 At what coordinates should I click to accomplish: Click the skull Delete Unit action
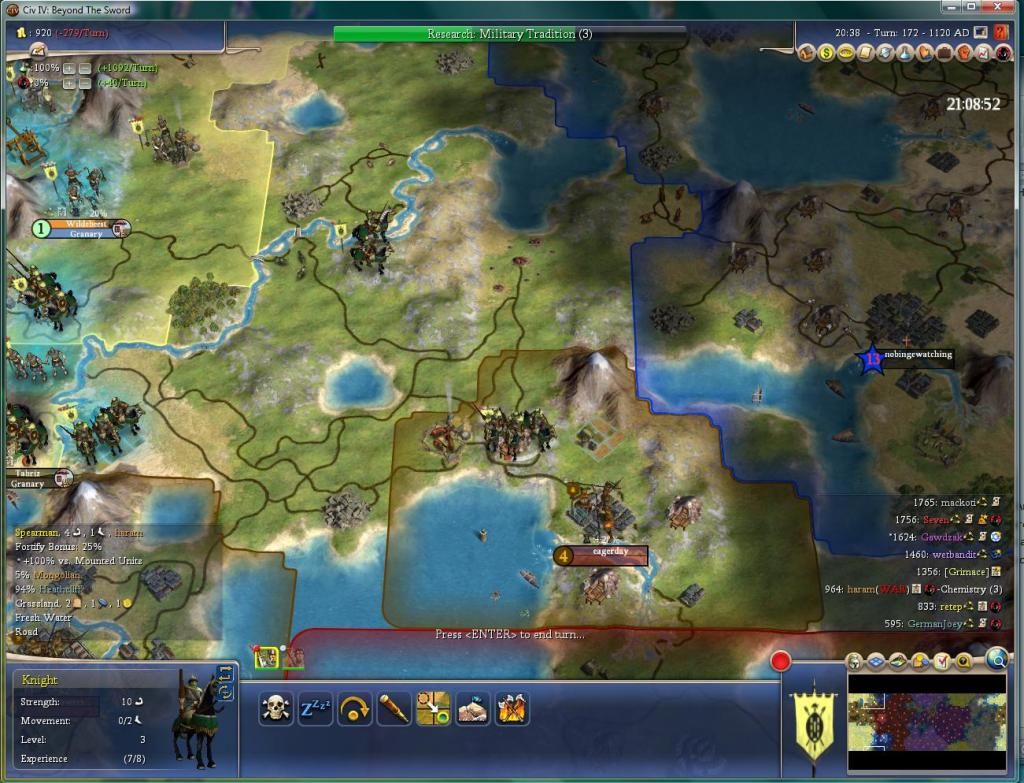(x=276, y=709)
